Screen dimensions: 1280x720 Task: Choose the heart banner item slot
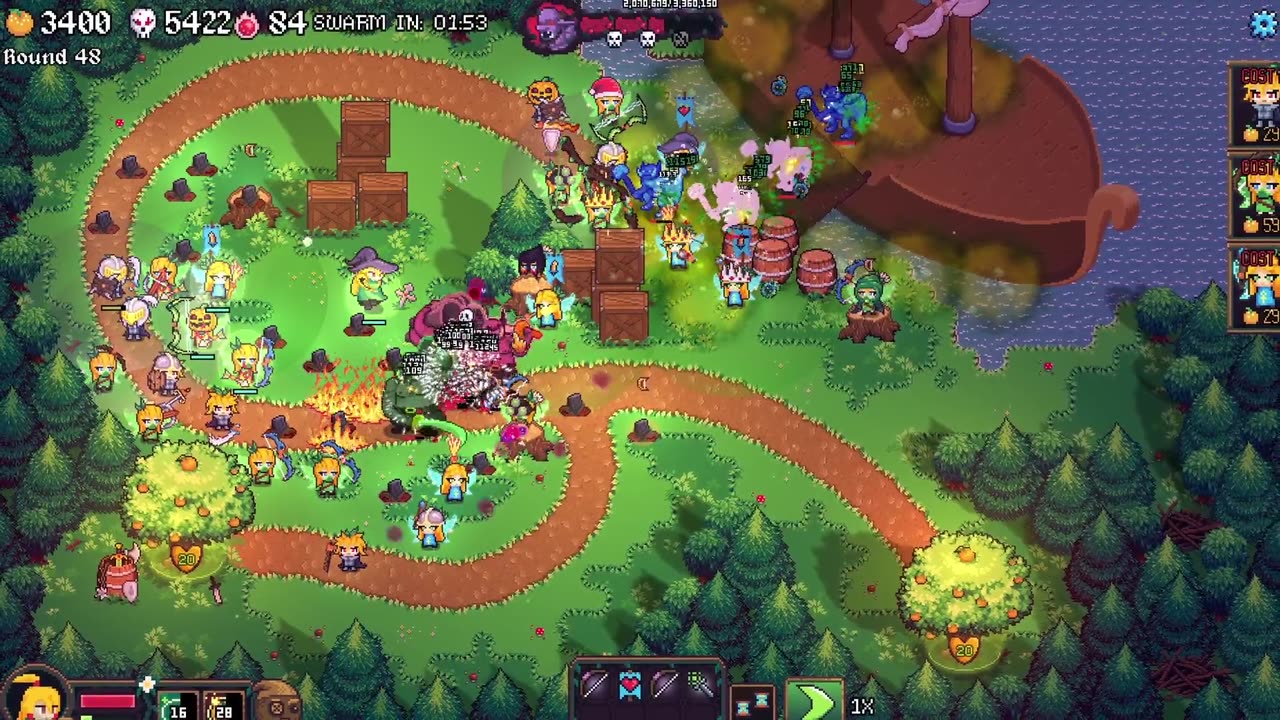(x=630, y=686)
